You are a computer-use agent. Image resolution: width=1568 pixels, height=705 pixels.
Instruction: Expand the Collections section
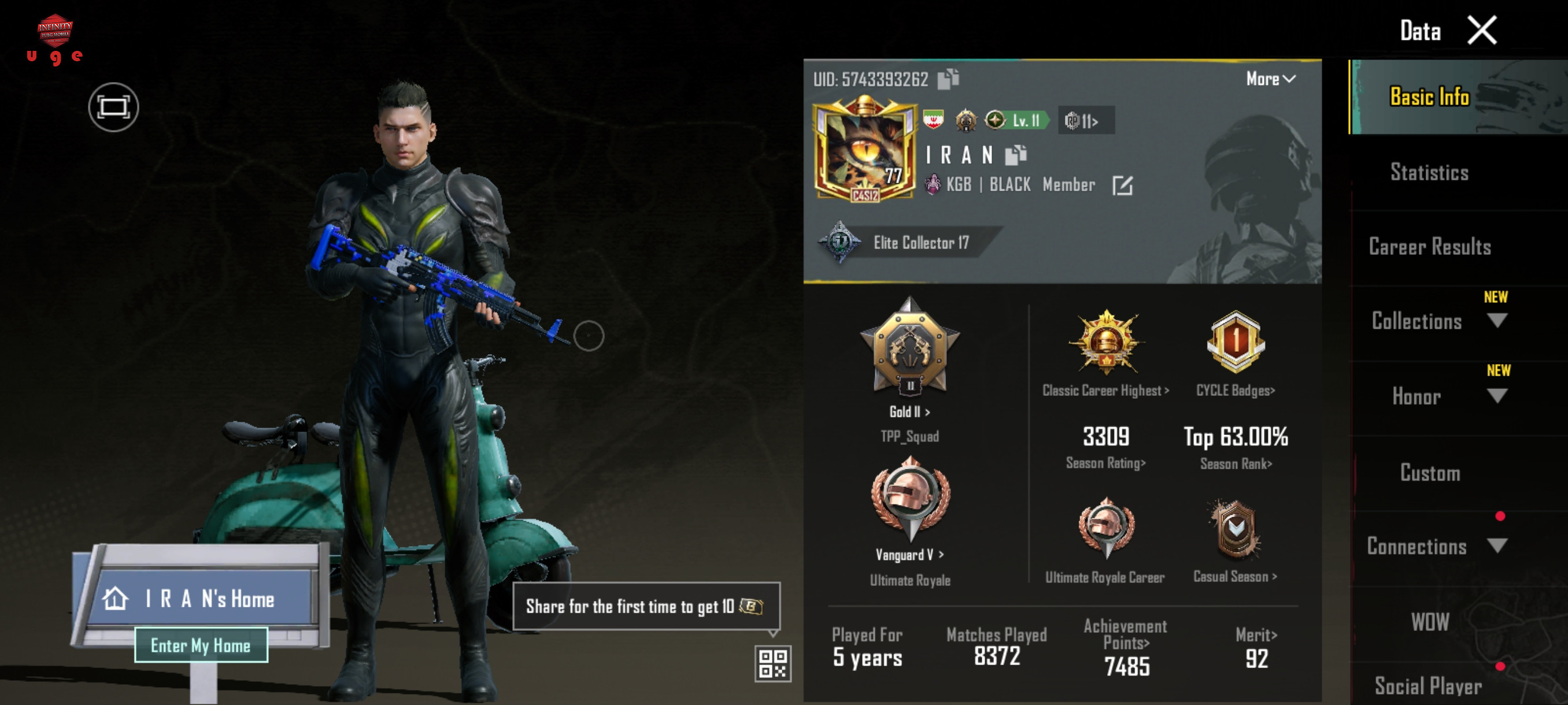click(1496, 321)
